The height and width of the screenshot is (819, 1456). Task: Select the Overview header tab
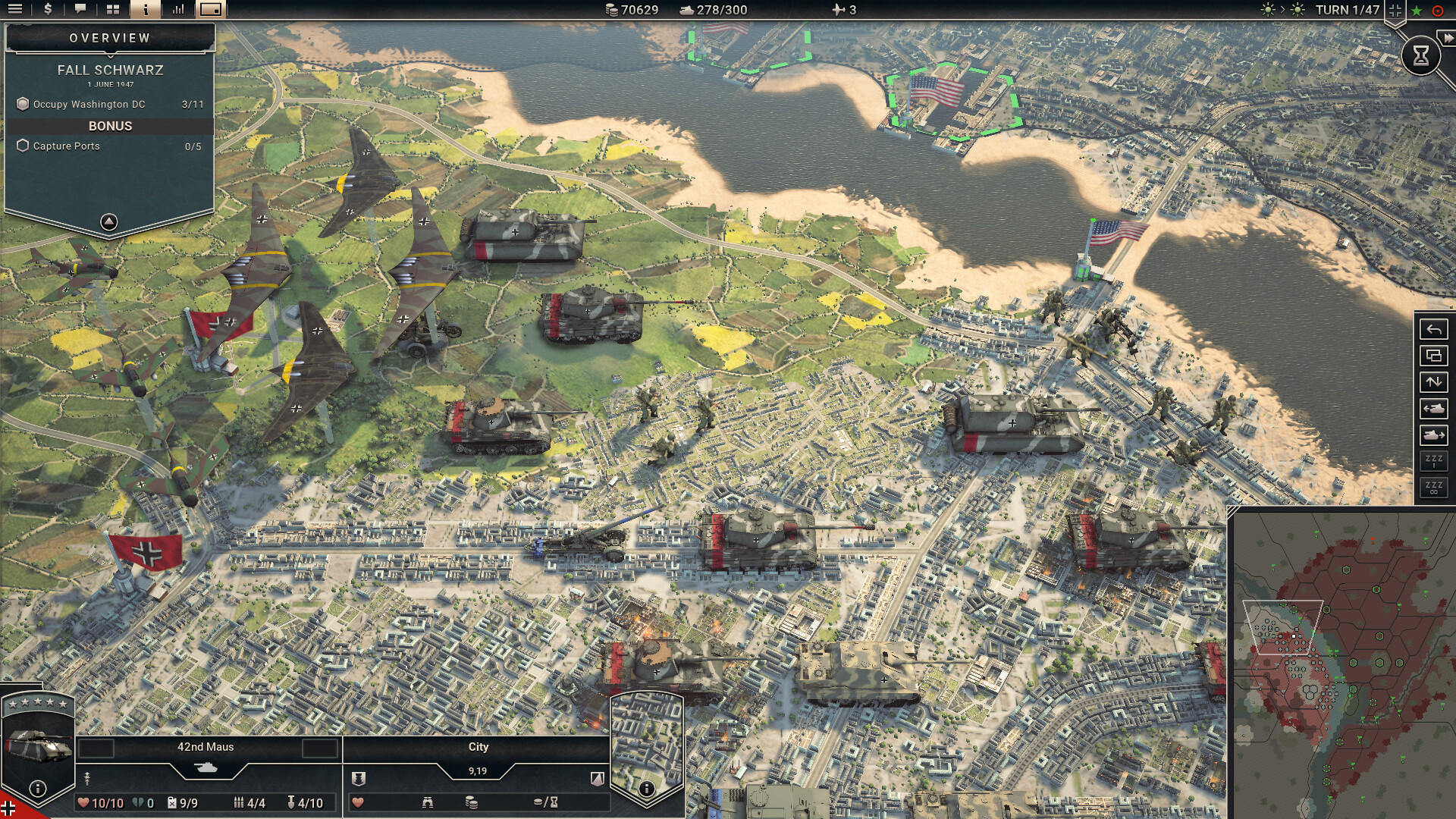pyautogui.click(x=109, y=36)
